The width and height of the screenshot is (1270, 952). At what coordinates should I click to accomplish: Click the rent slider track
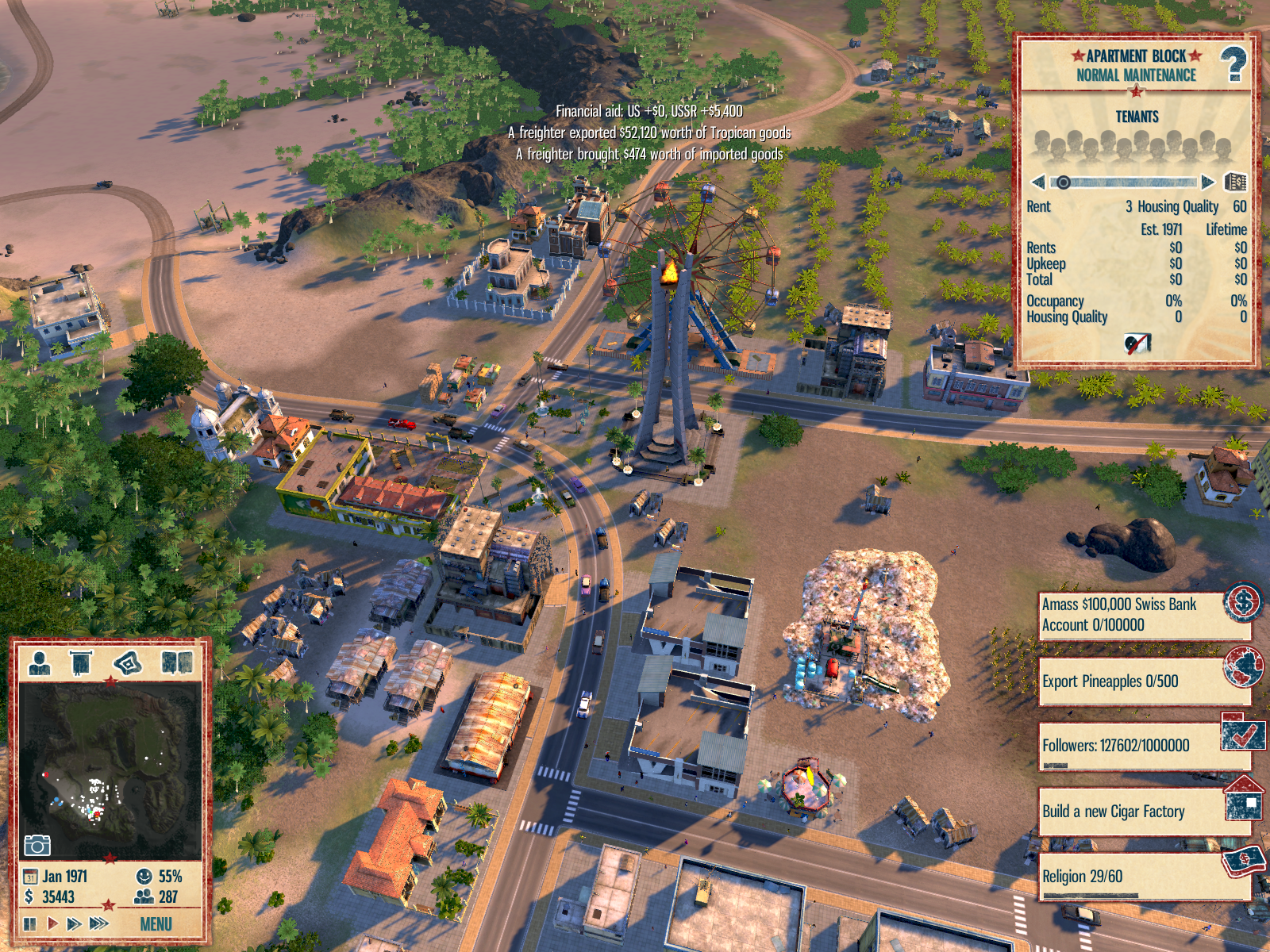[1127, 182]
